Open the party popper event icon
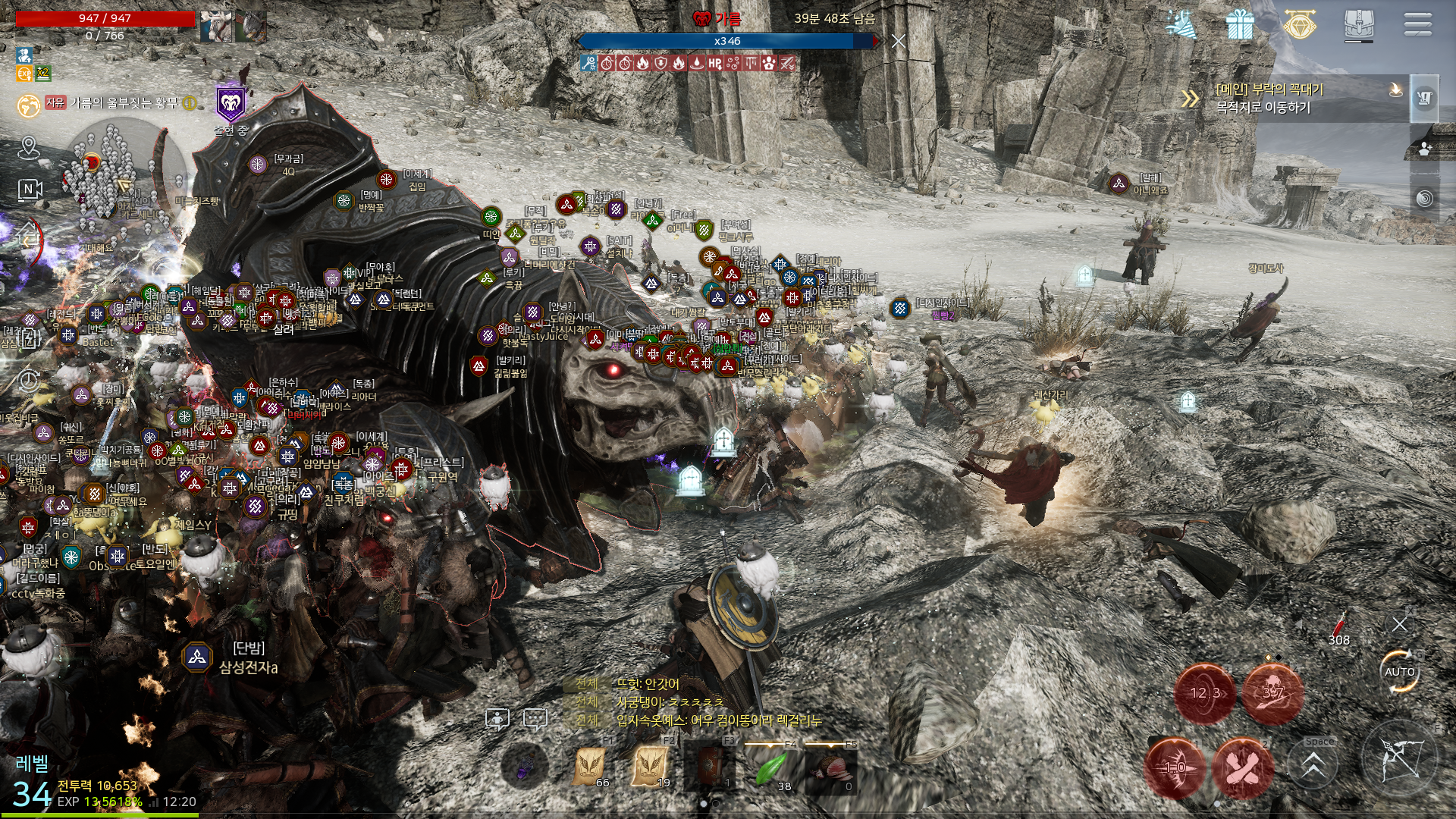Viewport: 1456px width, 819px height. (x=1181, y=25)
